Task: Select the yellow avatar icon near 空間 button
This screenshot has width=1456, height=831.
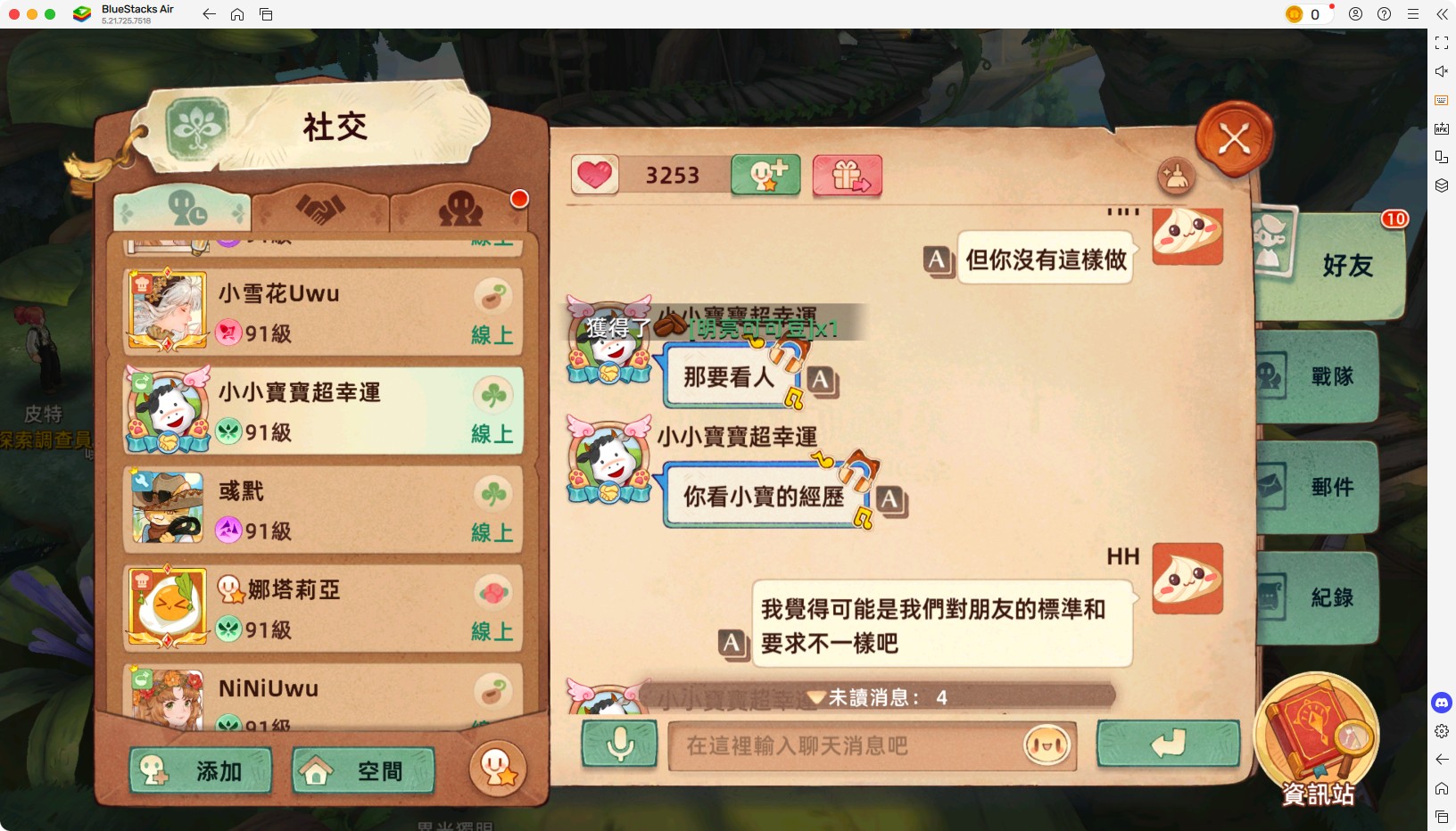Action: pyautogui.click(x=498, y=769)
